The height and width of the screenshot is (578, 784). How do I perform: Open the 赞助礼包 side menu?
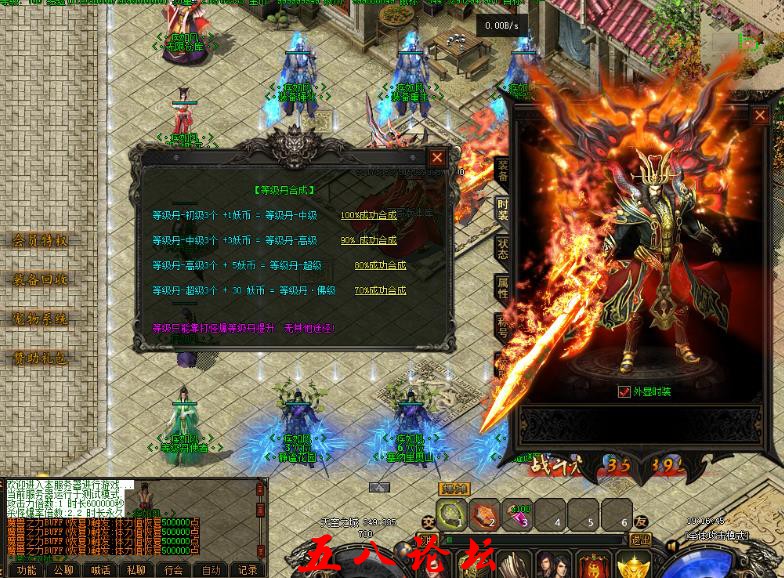pyautogui.click(x=40, y=358)
